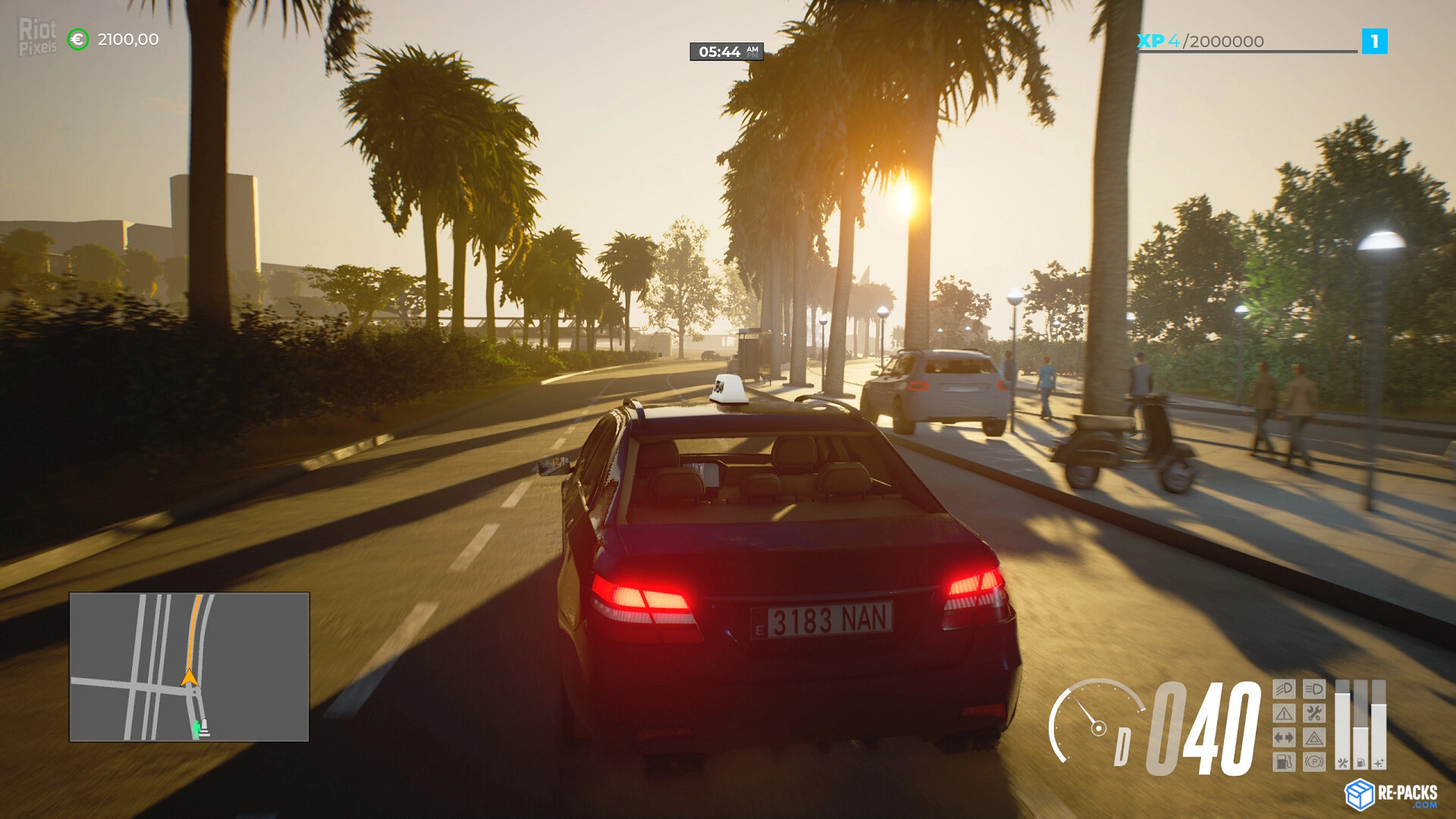Viewport: 1456px width, 819px height.
Task: Toggle the parking brake indicator
Action: [x=1314, y=761]
